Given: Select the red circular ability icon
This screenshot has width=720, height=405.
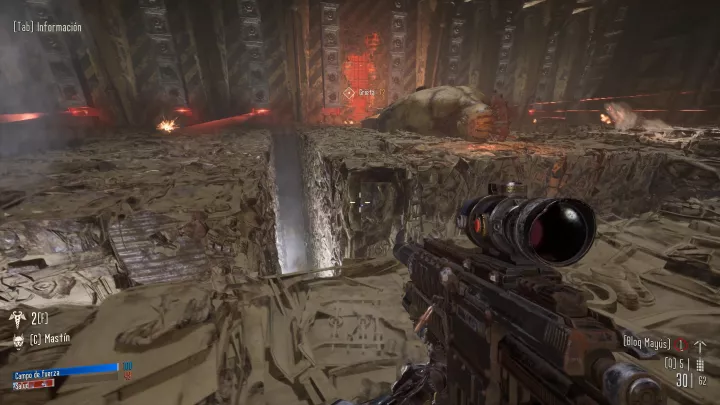Looking at the screenshot, I should pos(681,343).
